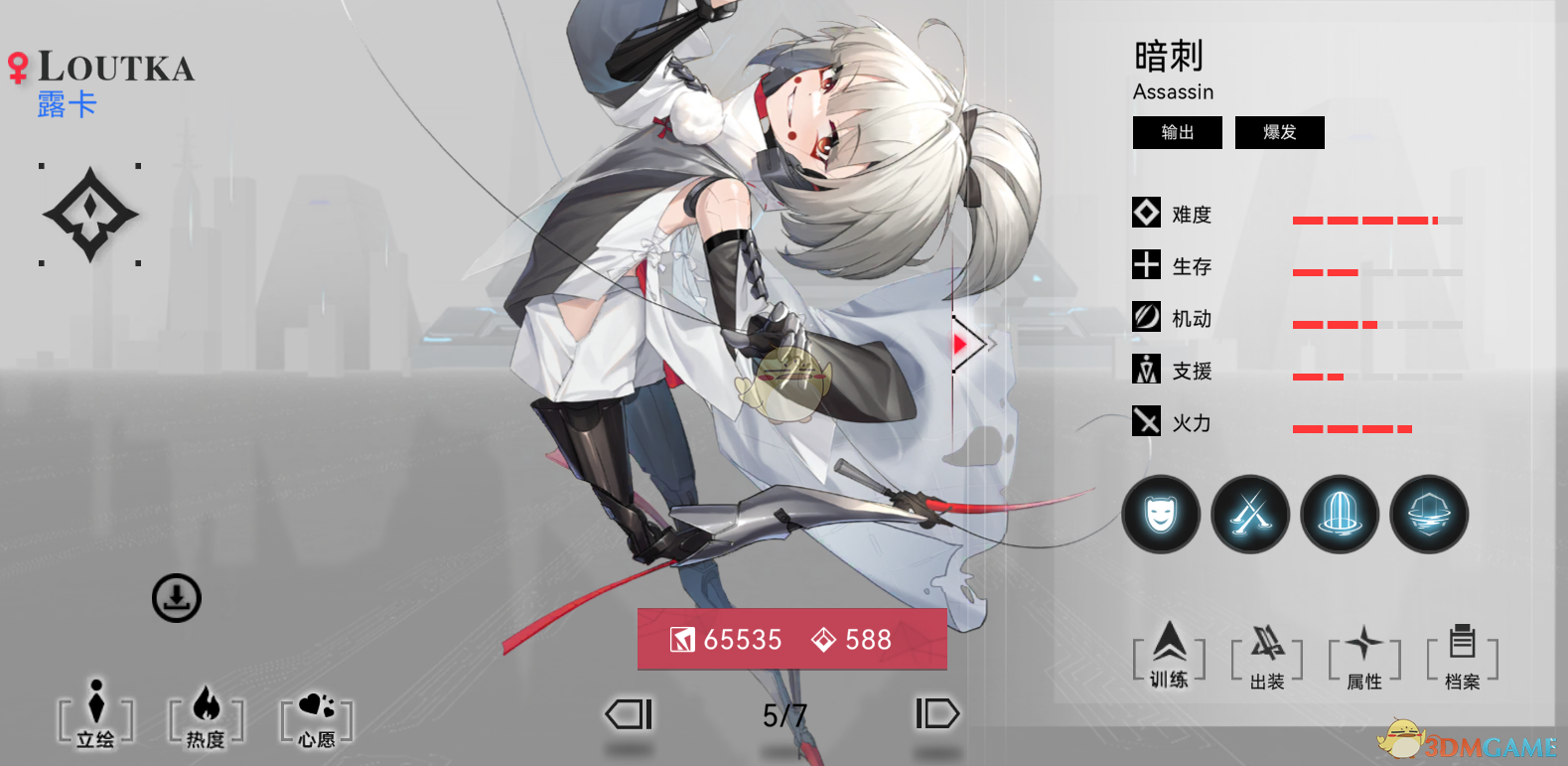
Task: View the fountain-shaped third skill icon
Action: pos(1340,514)
